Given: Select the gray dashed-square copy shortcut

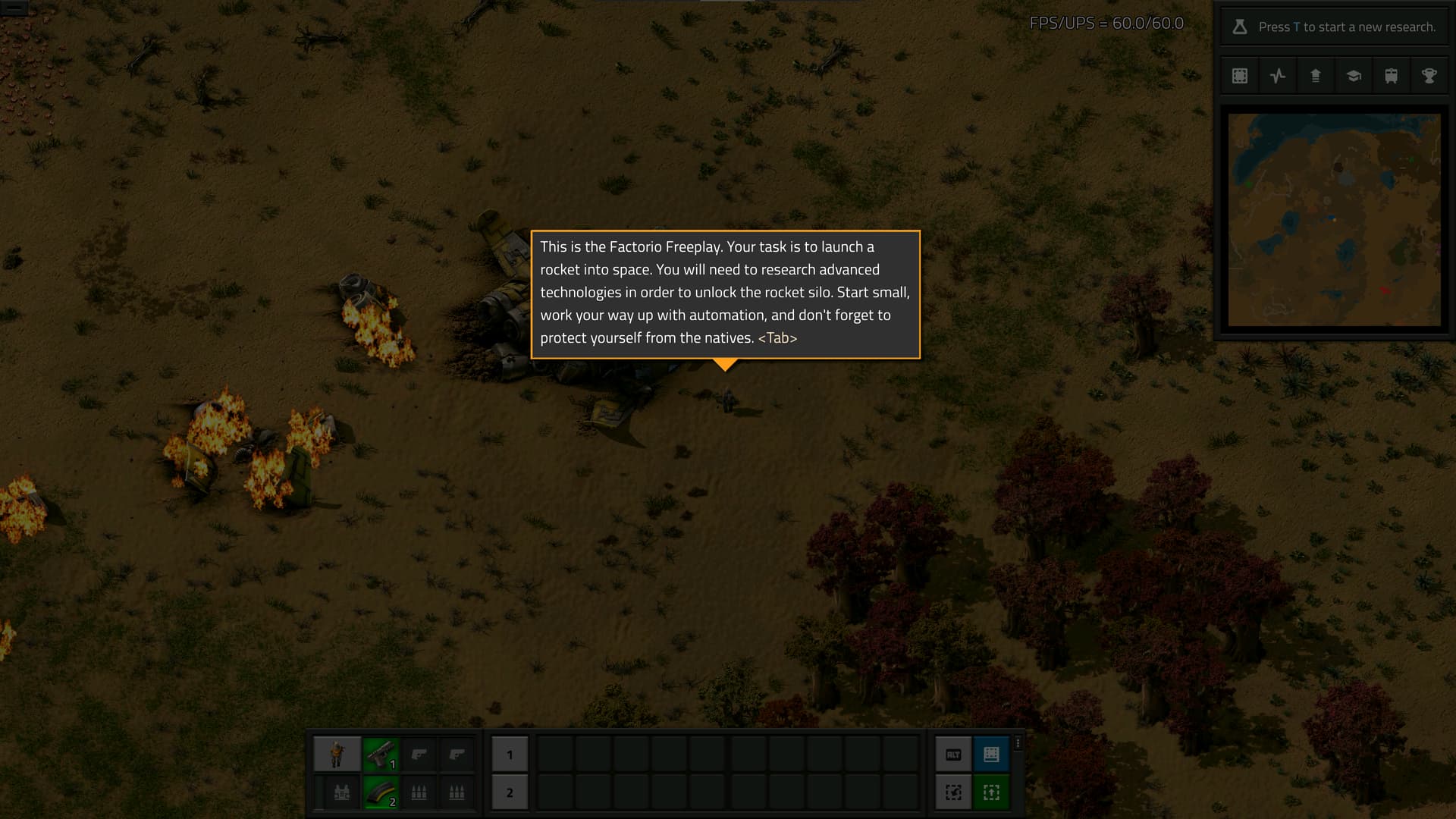Looking at the screenshot, I should click(953, 793).
